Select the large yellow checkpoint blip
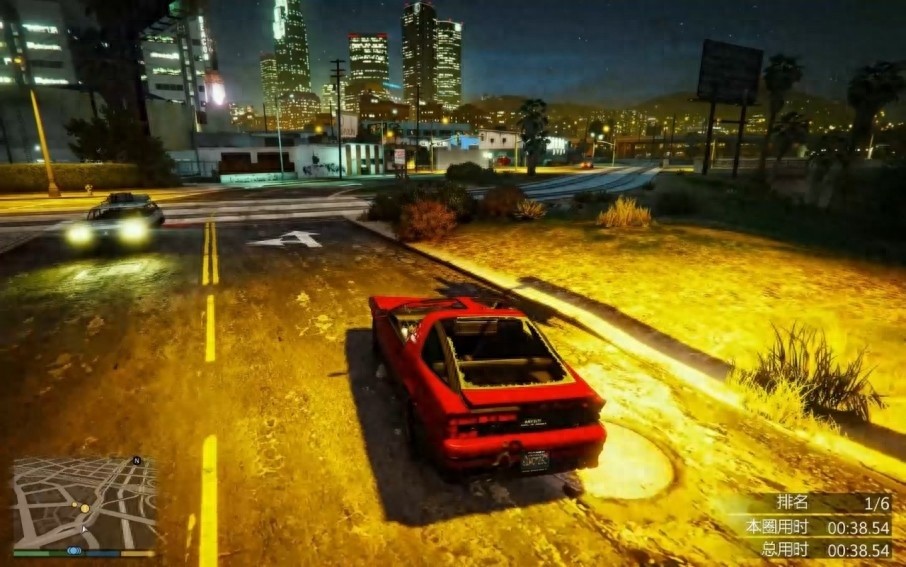 85,508
